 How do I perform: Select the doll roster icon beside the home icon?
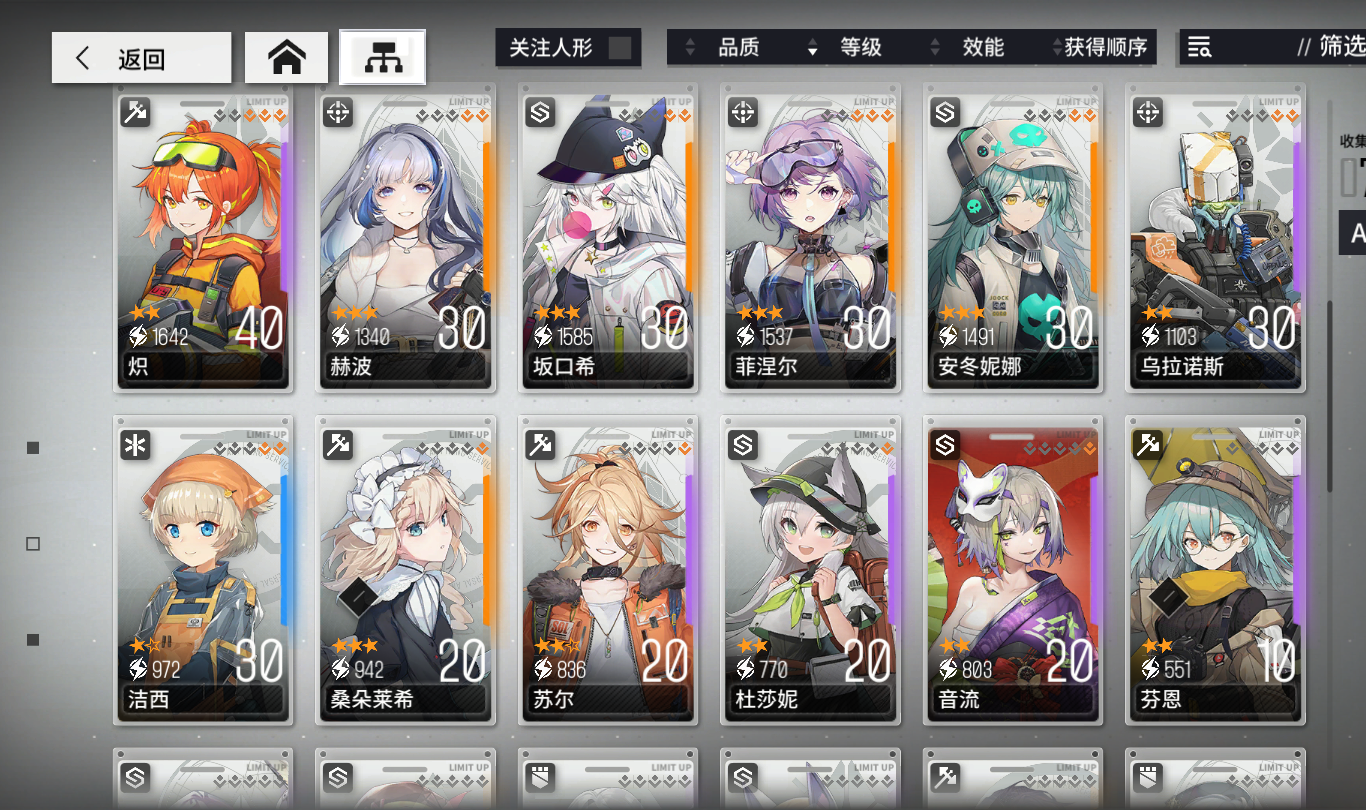tap(381, 57)
